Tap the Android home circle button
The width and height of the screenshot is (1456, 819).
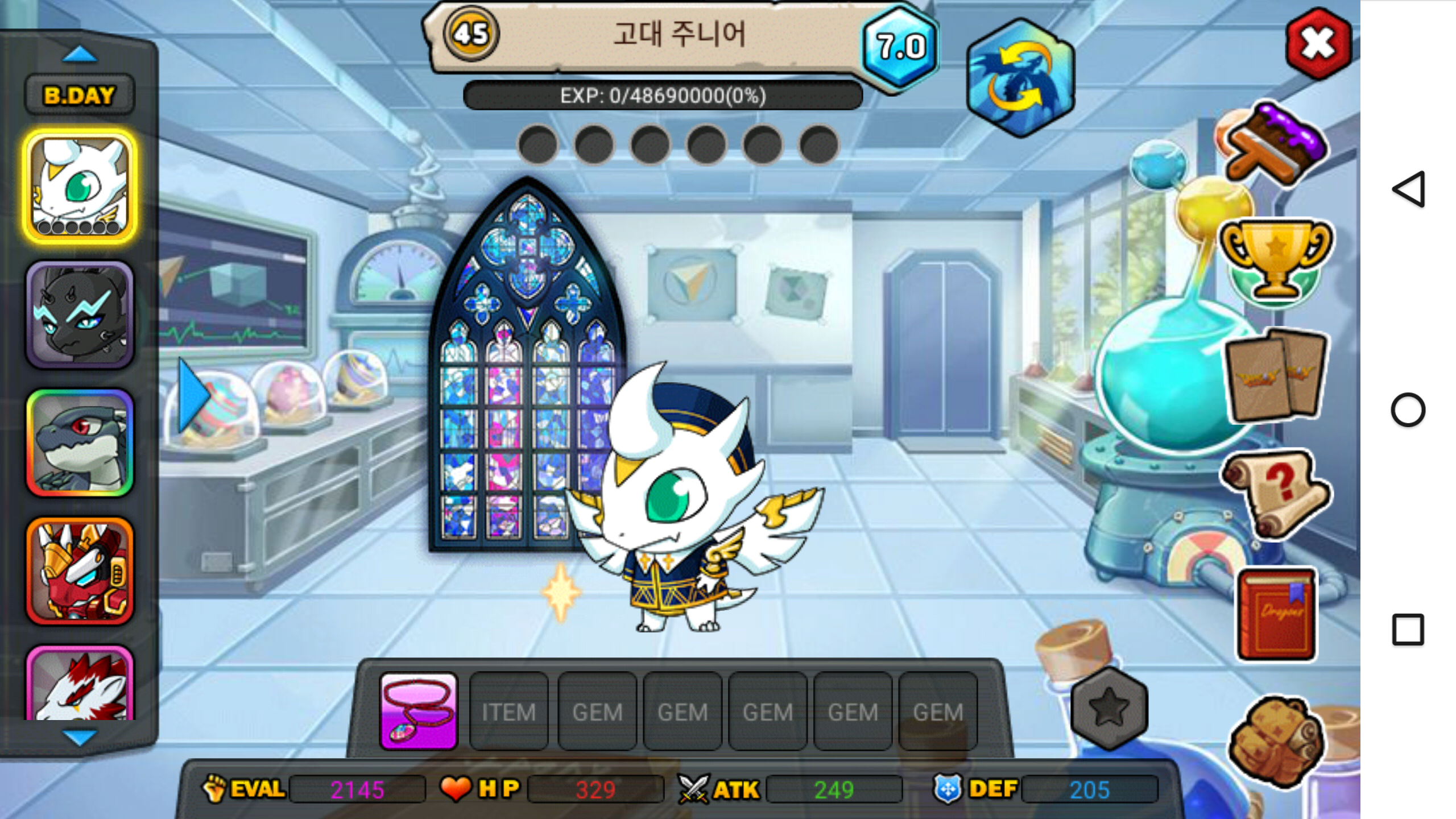1408,409
